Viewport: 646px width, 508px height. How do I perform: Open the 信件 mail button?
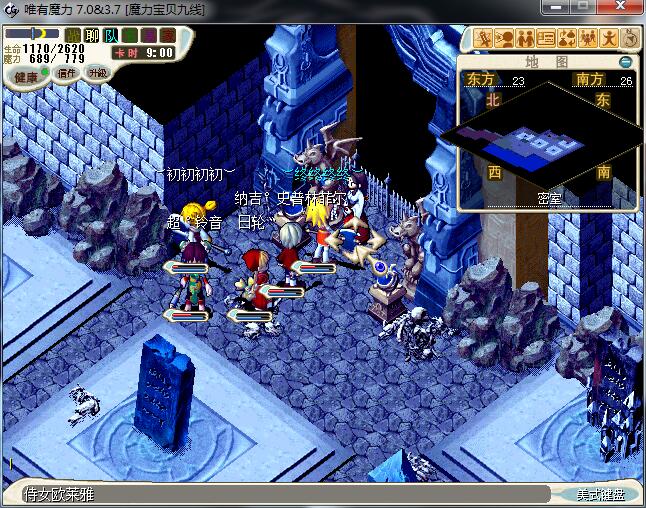pos(67,73)
